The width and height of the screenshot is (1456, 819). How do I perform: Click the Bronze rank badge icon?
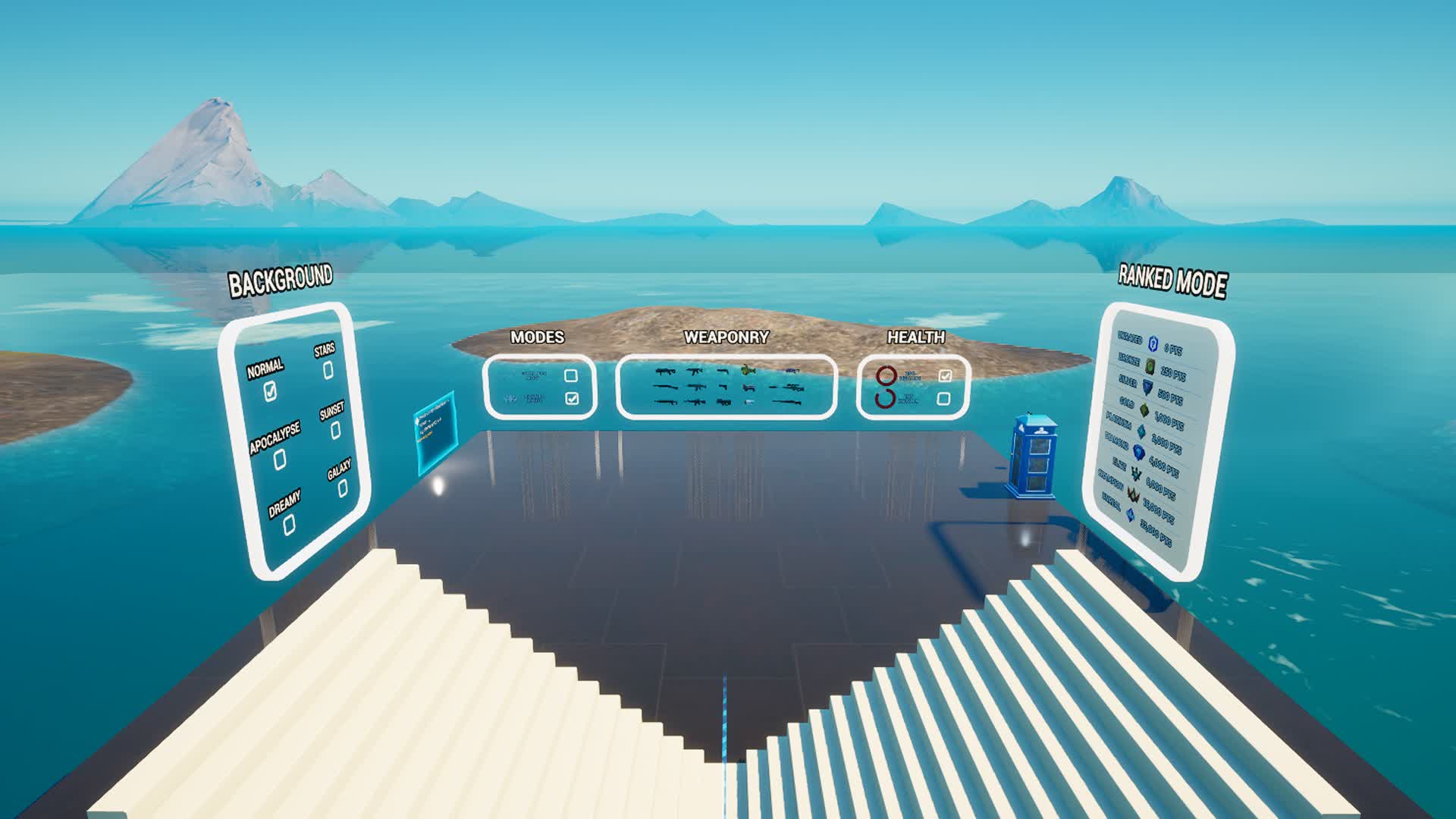click(x=1150, y=366)
